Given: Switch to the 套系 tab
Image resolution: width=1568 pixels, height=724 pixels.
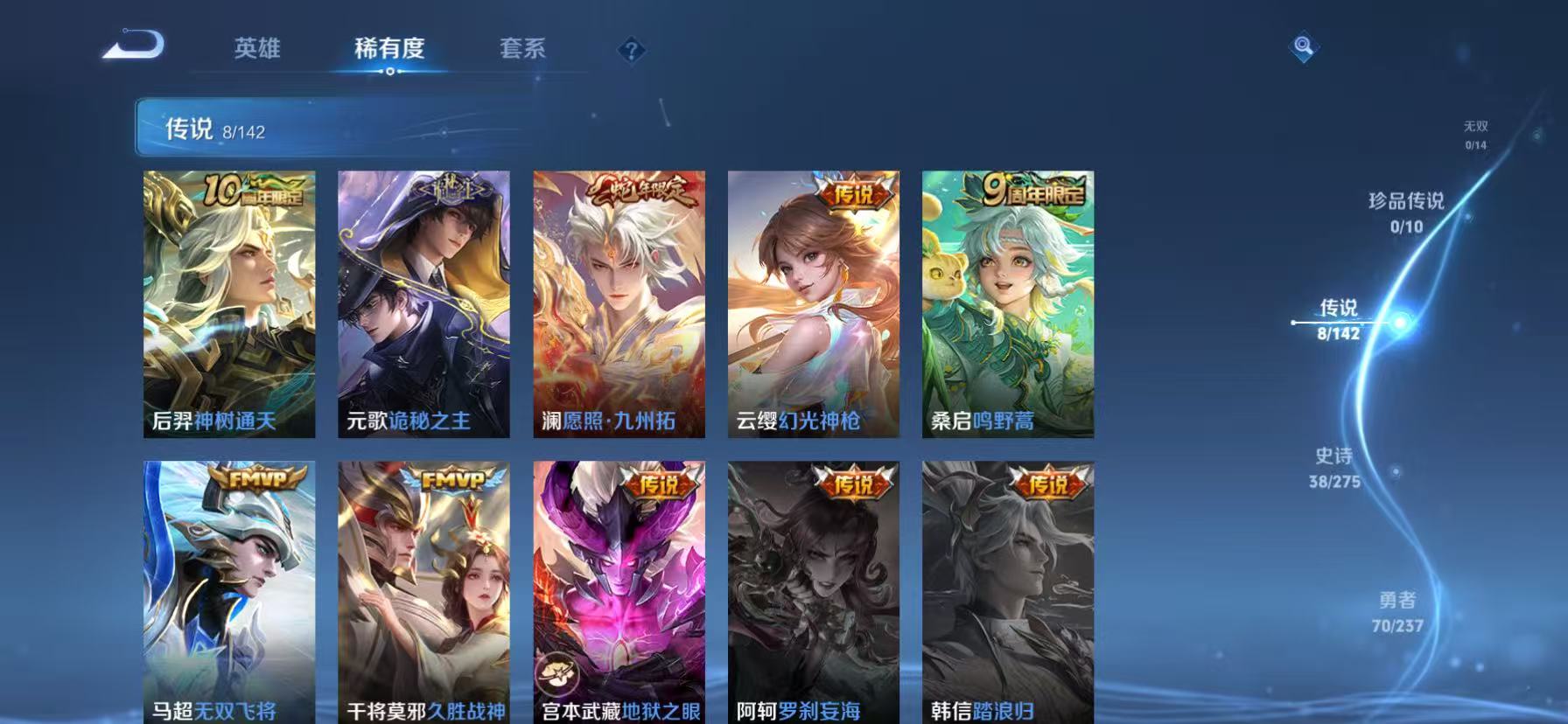Looking at the screenshot, I should pos(524,50).
